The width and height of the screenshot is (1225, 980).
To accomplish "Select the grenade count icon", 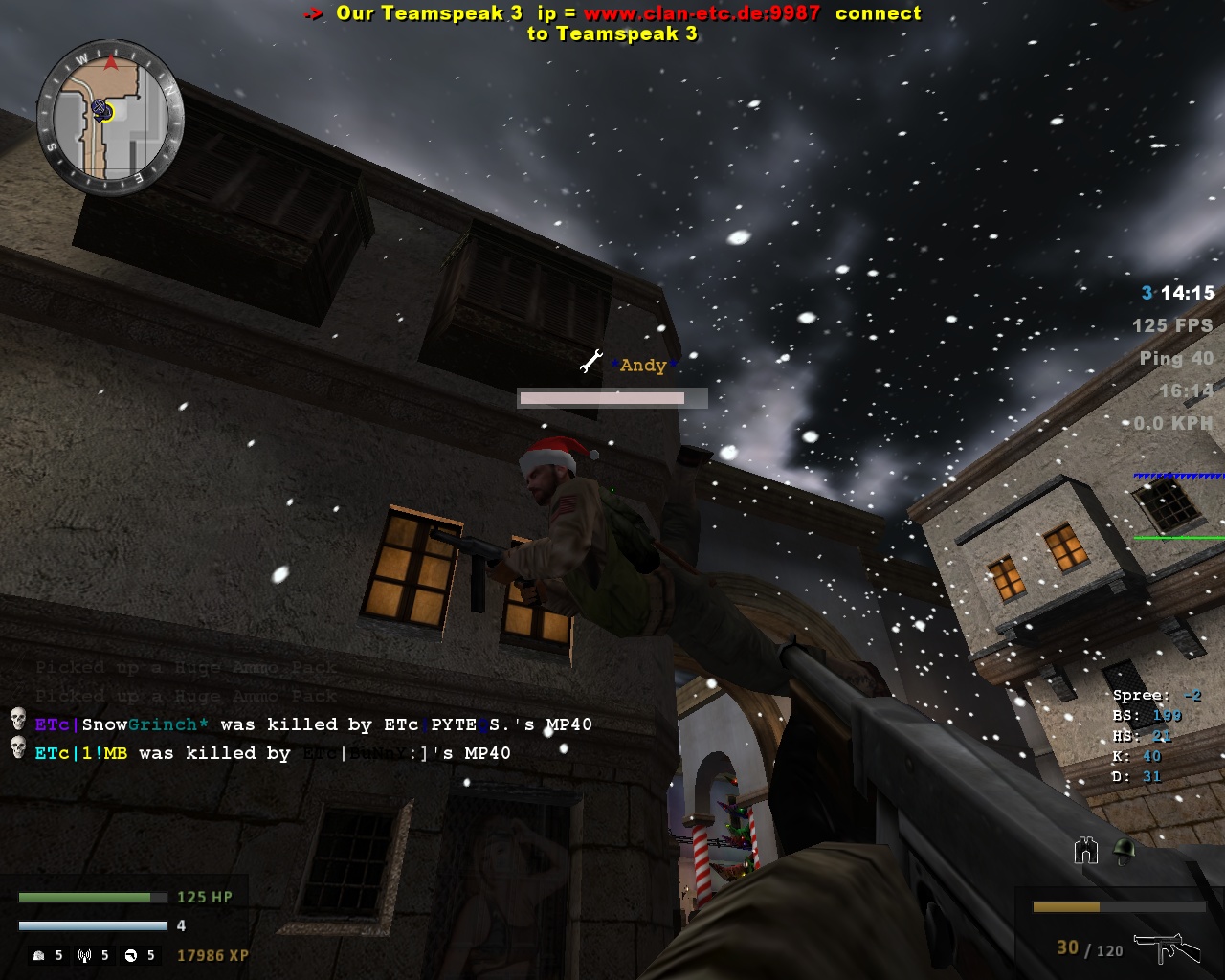I will (x=38, y=955).
